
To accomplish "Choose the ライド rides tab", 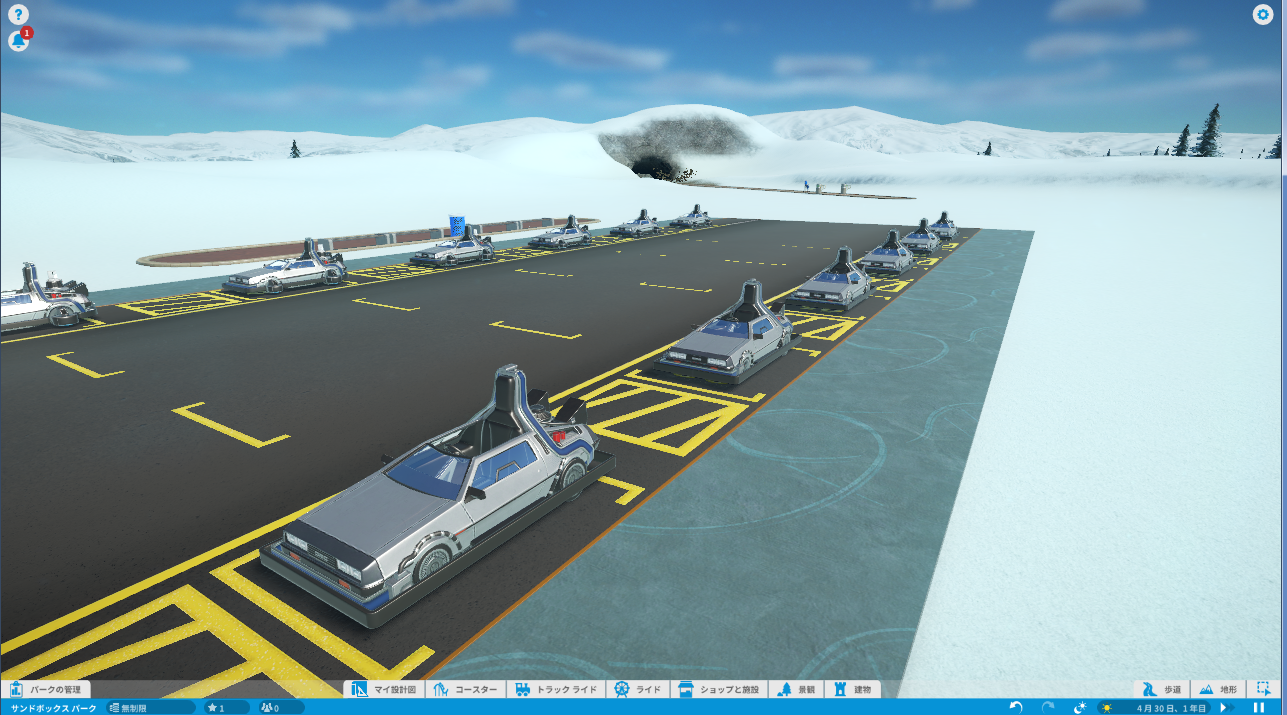I will click(637, 689).
